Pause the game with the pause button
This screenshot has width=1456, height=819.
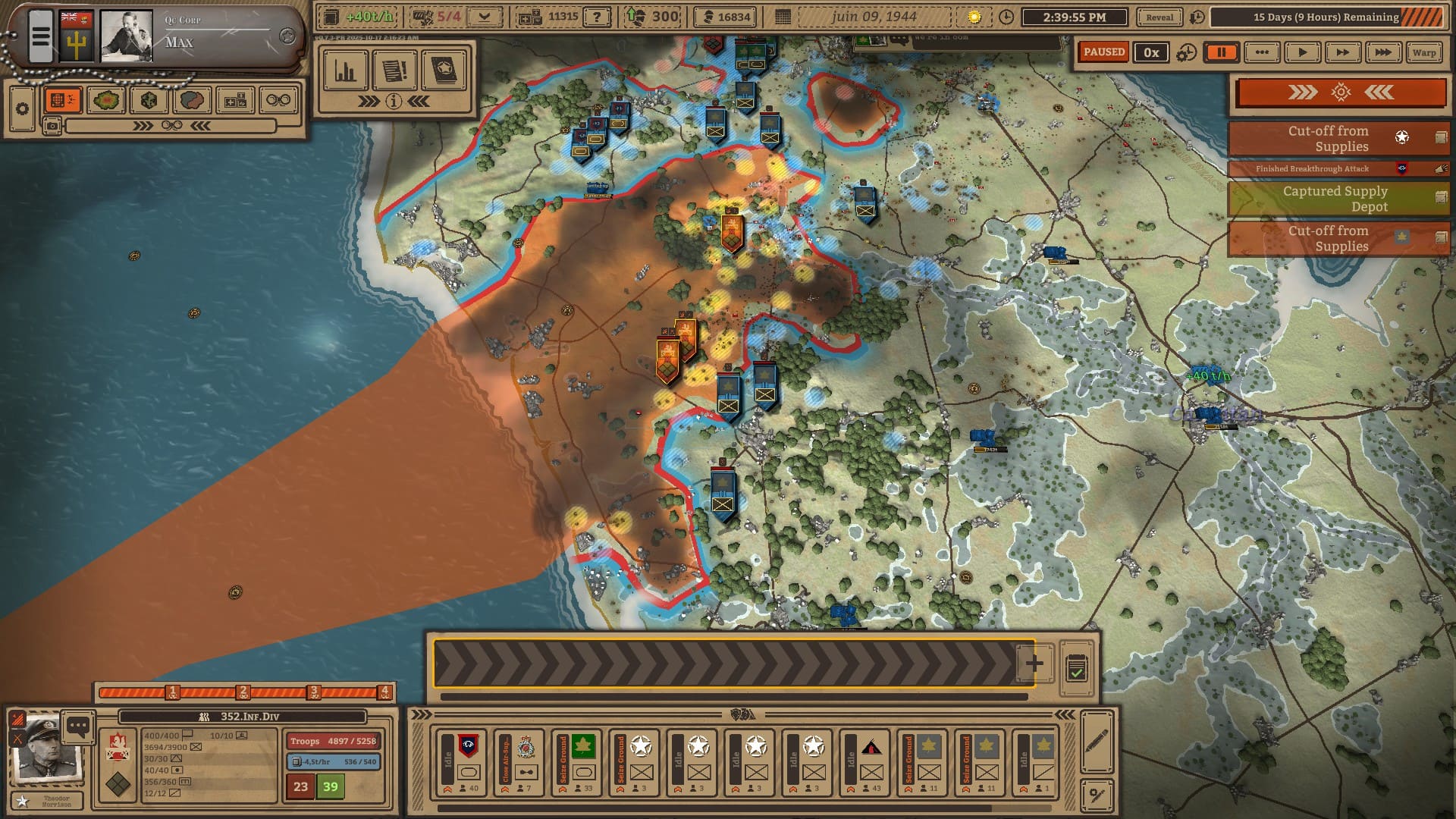click(1221, 52)
